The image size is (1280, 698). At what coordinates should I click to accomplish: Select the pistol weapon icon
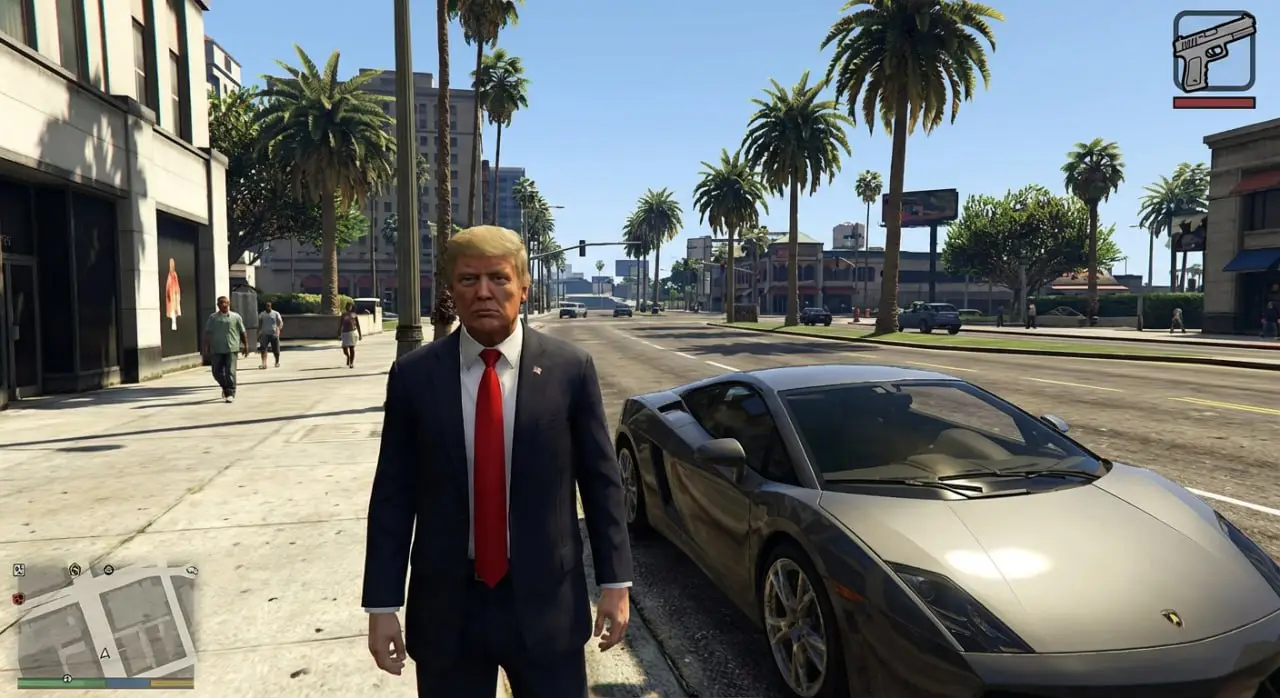(x=1213, y=50)
